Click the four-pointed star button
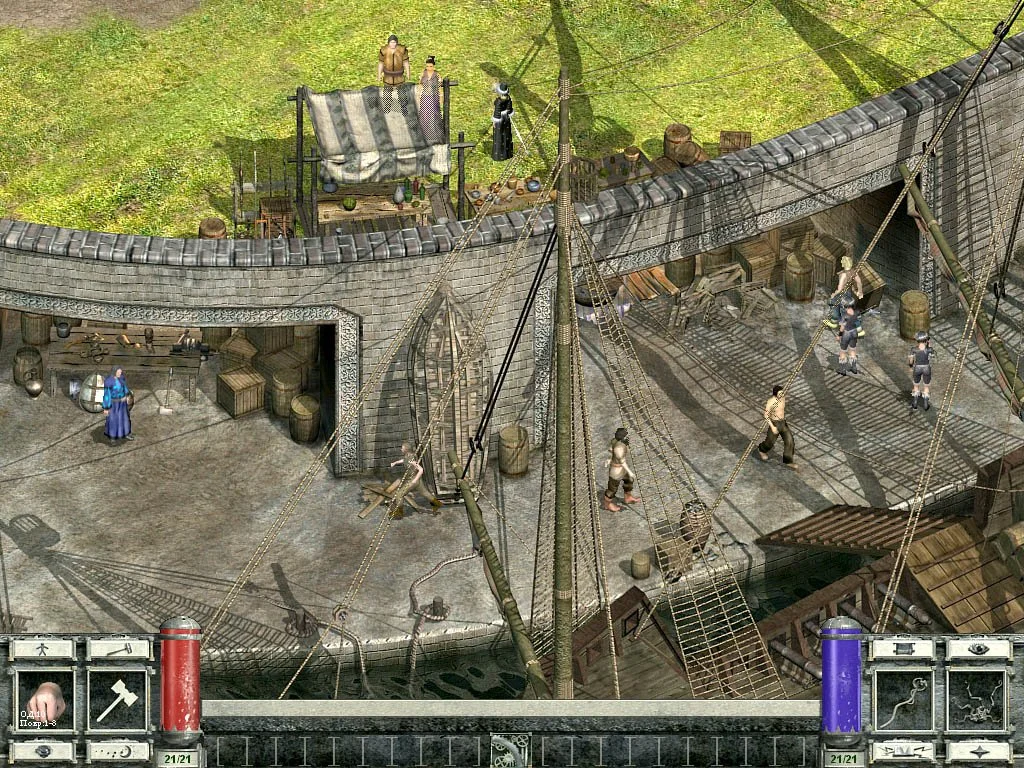 [979, 751]
